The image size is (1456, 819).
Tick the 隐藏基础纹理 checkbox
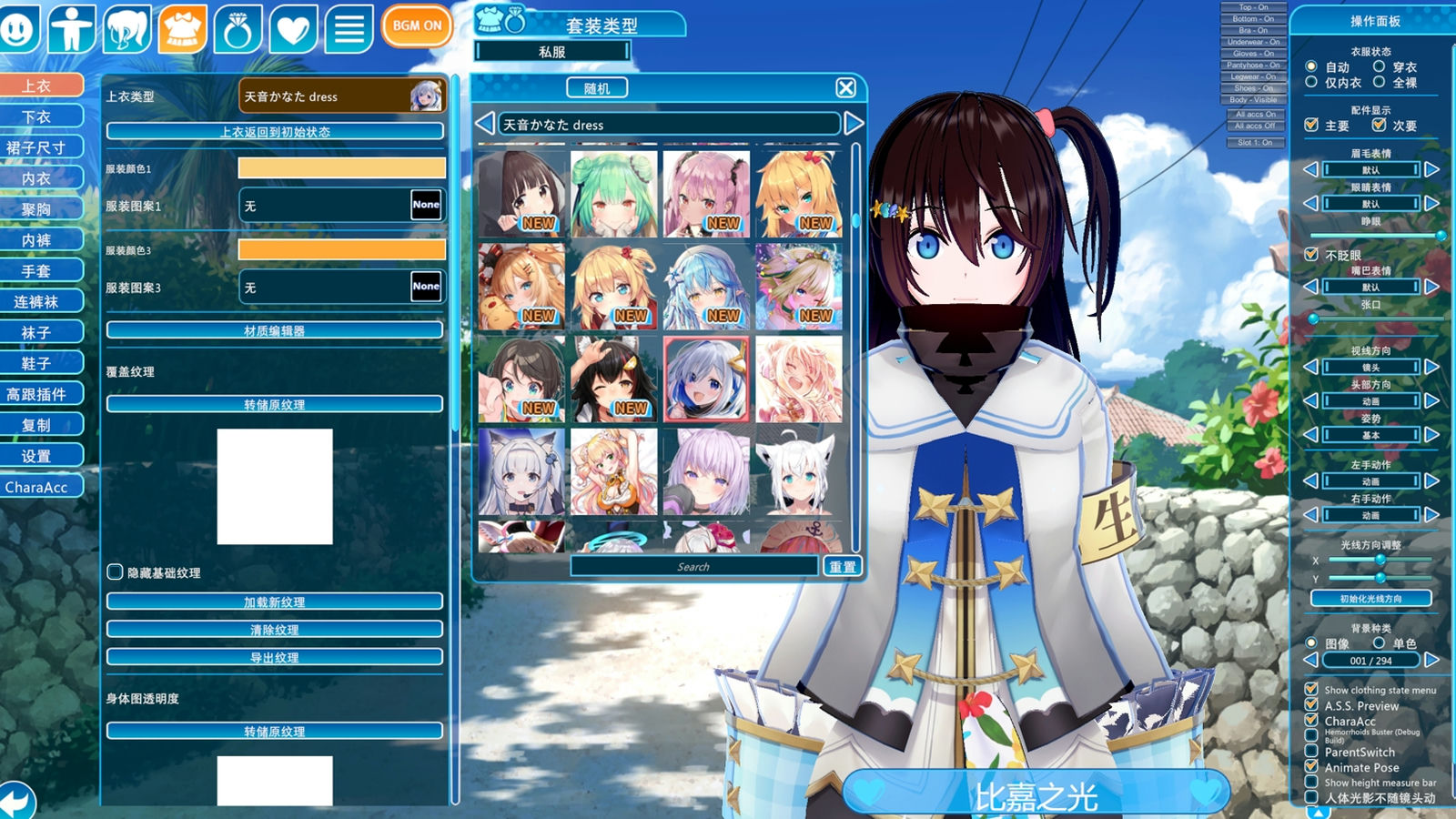click(116, 572)
